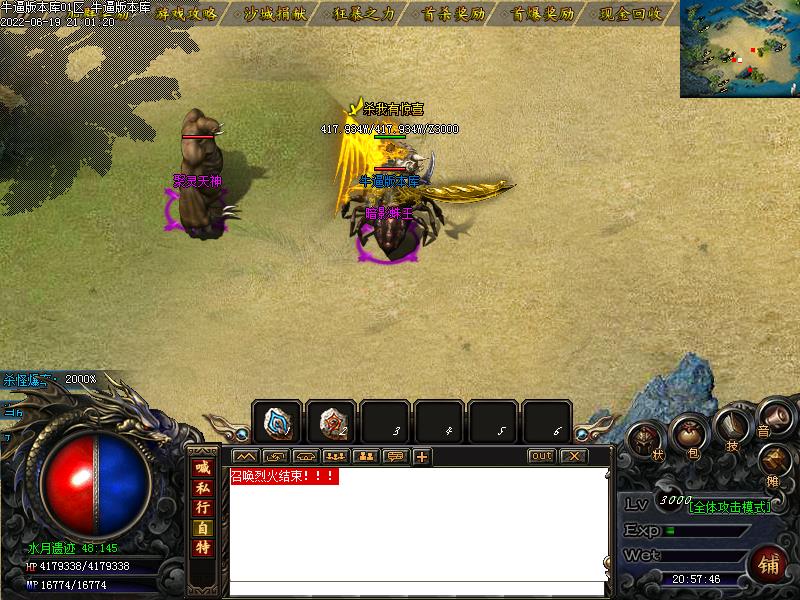Open the 铺 shop round button
The height and width of the screenshot is (600, 800).
(x=768, y=563)
